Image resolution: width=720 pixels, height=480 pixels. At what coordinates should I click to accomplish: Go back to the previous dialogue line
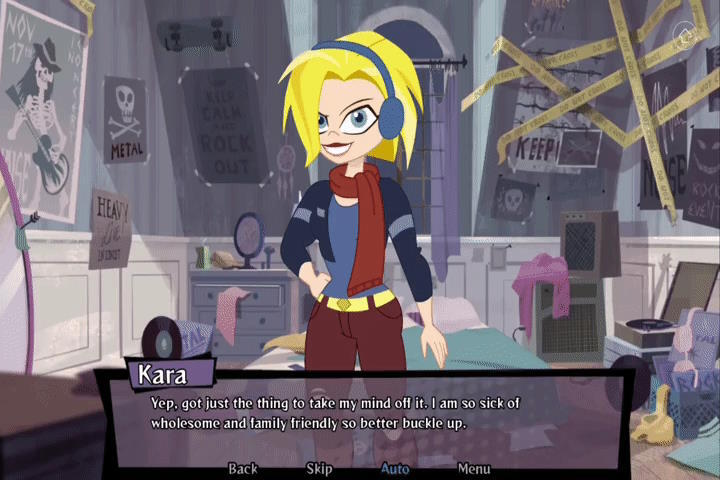coord(243,468)
